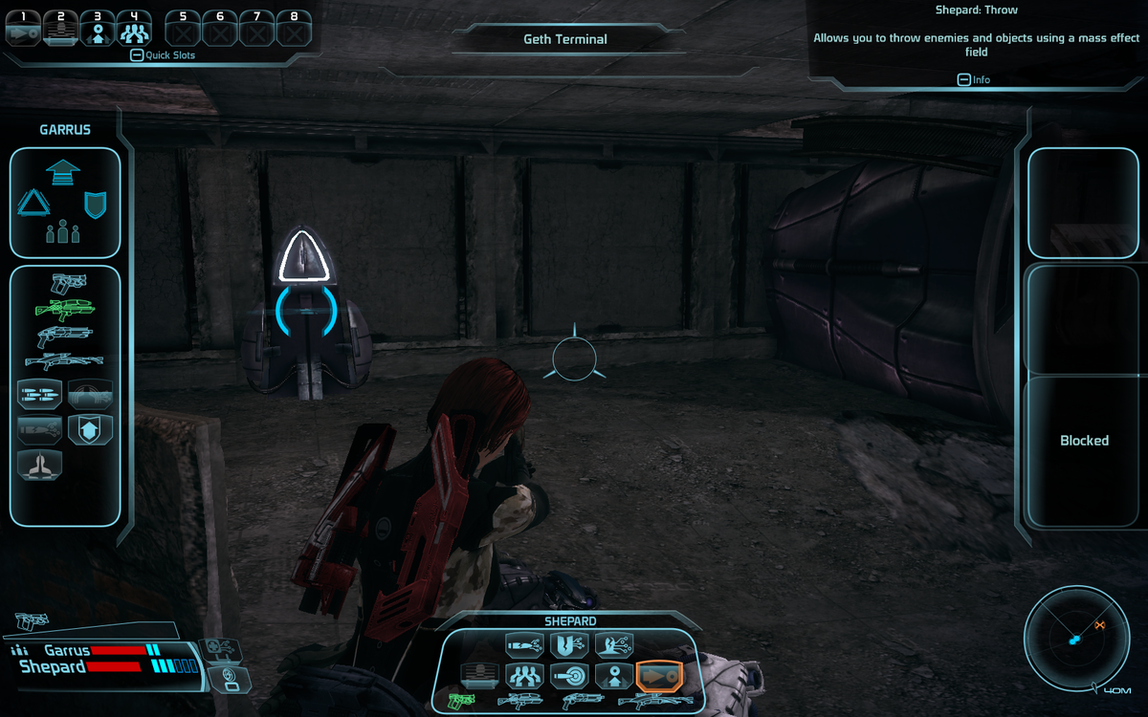This screenshot has height=717, width=1148.
Task: Give Garrus the shield squad command
Action: pyautogui.click(x=95, y=204)
